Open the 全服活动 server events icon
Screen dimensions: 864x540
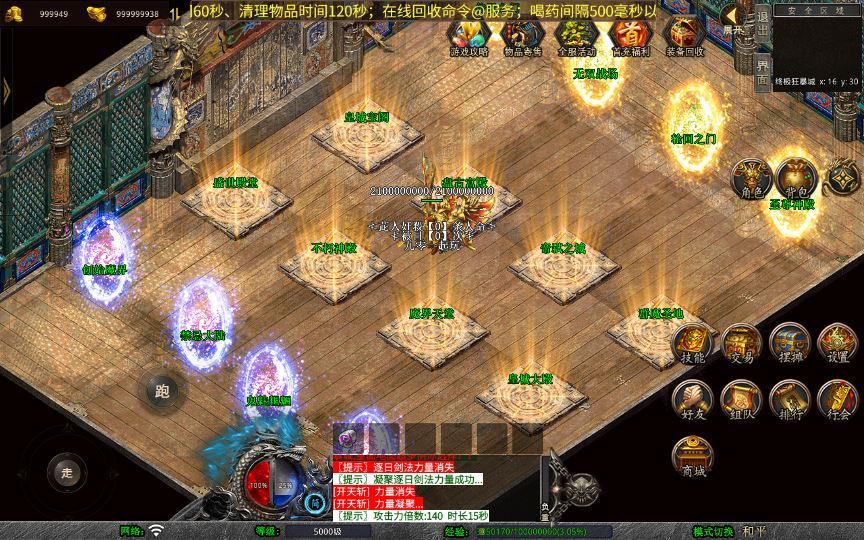575,36
